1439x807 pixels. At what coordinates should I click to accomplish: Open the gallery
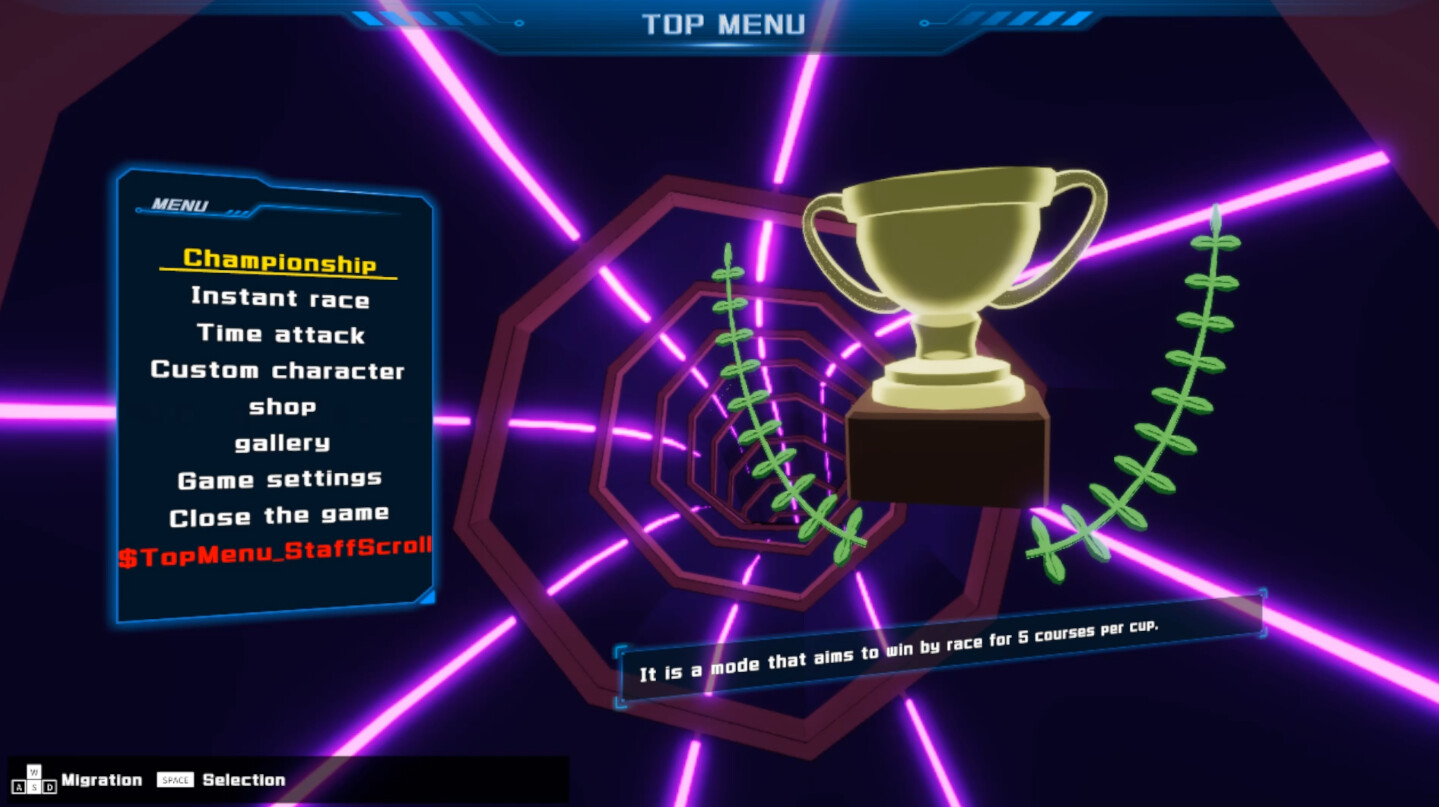tap(280, 442)
